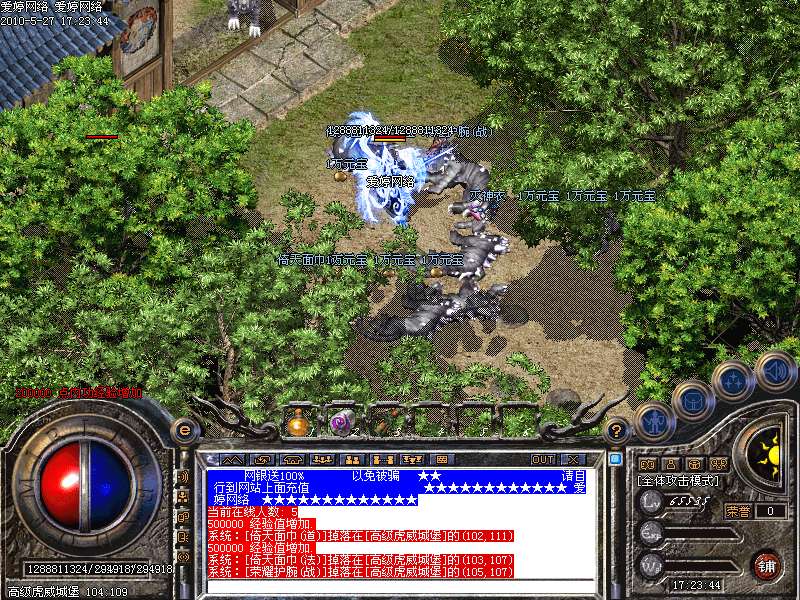Click the orange question mark help button

pos(618,432)
